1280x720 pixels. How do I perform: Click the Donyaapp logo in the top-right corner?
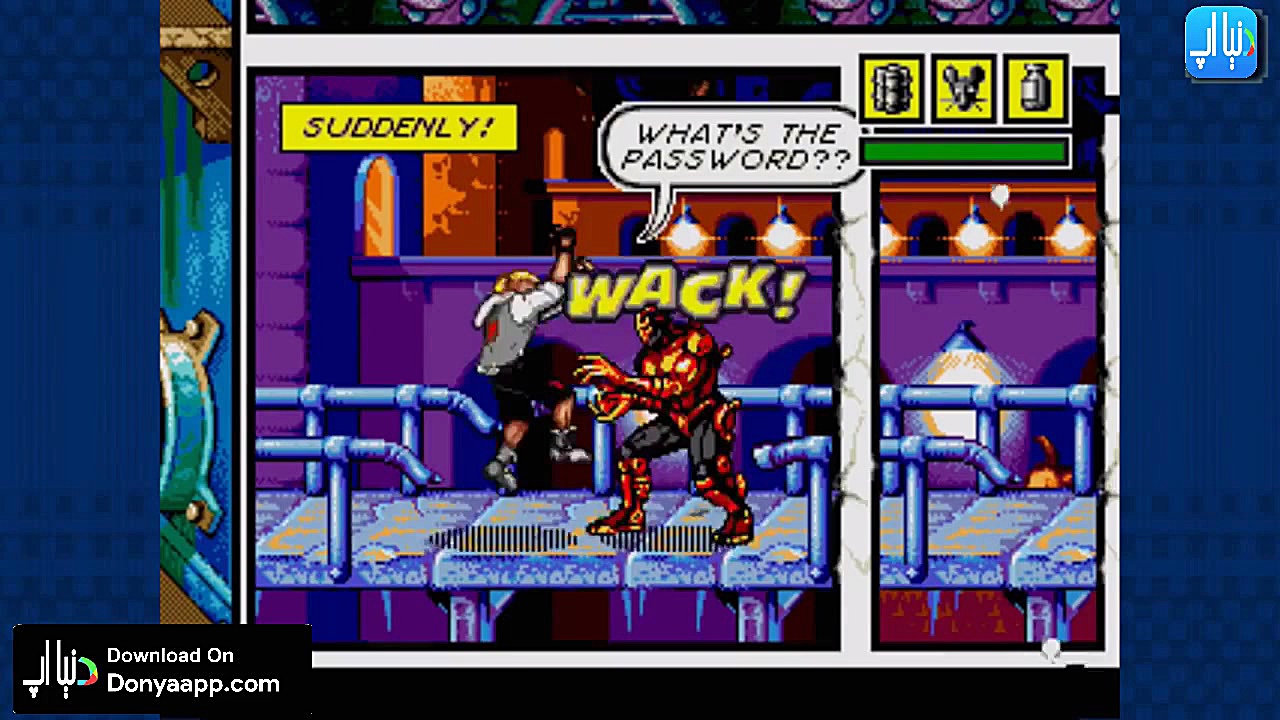(x=1222, y=40)
